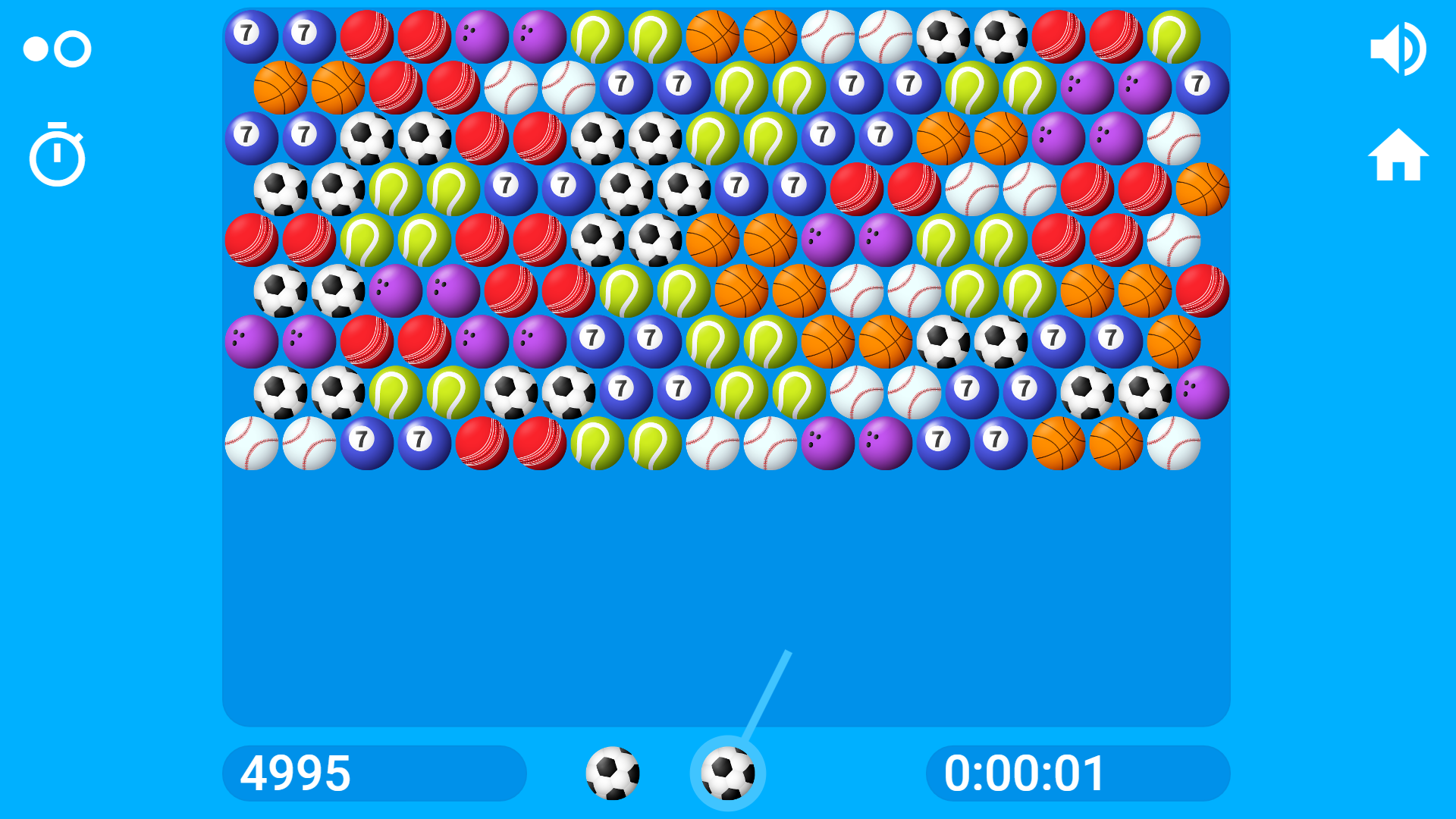Click the next soccer ball preview
Screen dimensions: 1456x819
click(614, 772)
